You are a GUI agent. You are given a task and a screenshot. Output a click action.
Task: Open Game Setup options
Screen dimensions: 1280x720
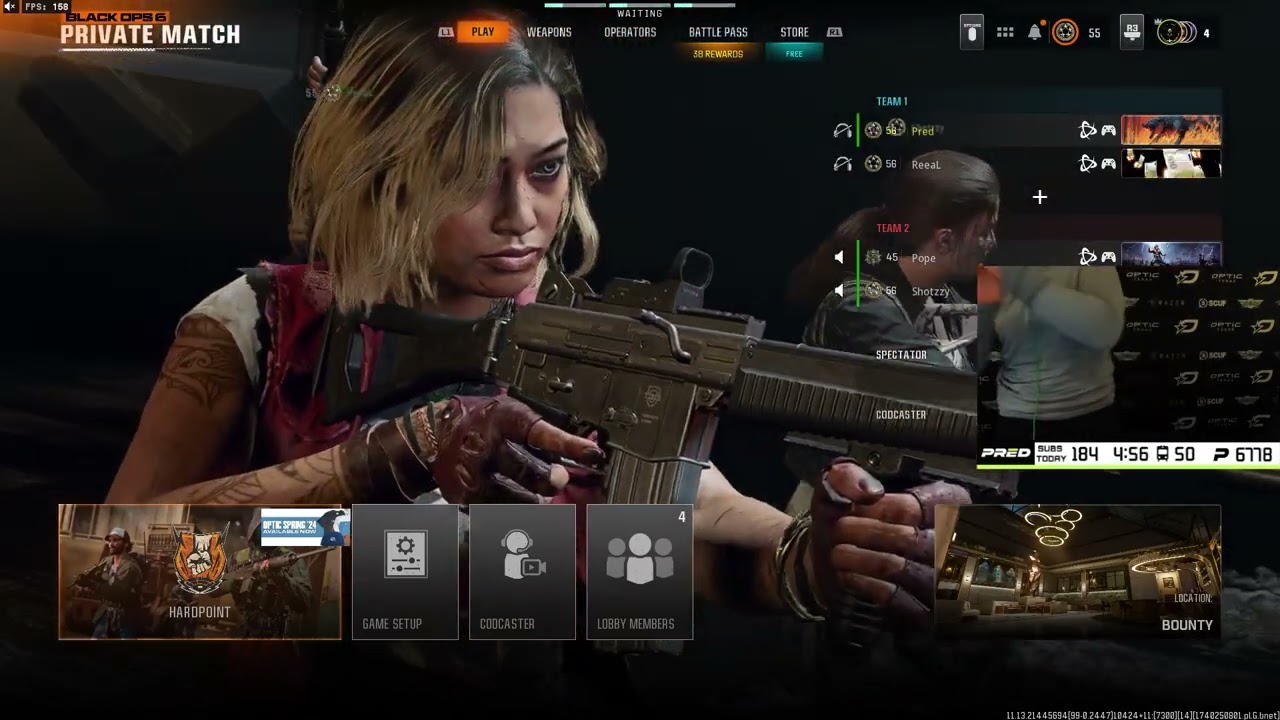(x=405, y=572)
